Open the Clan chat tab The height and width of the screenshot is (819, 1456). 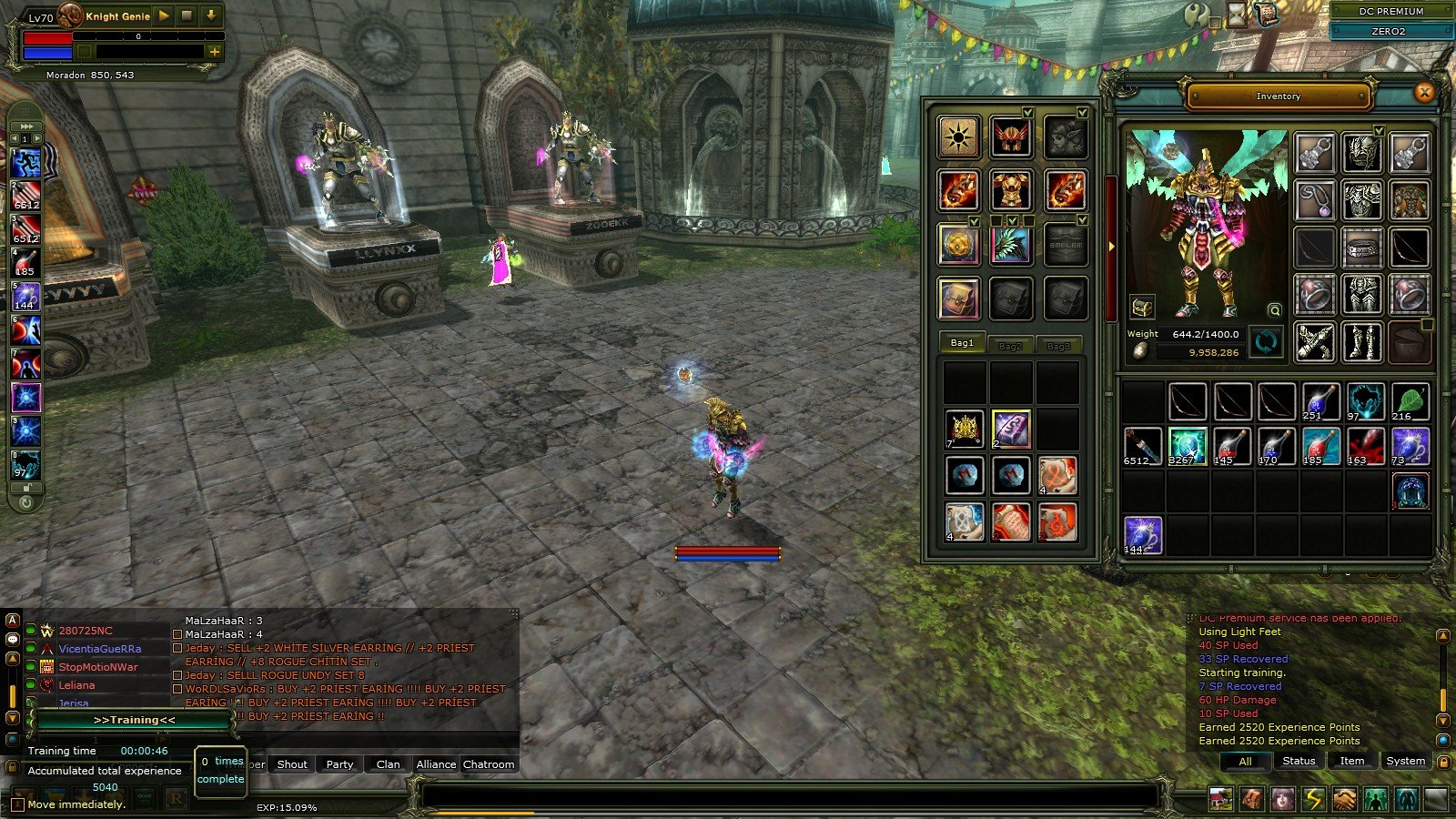[388, 764]
